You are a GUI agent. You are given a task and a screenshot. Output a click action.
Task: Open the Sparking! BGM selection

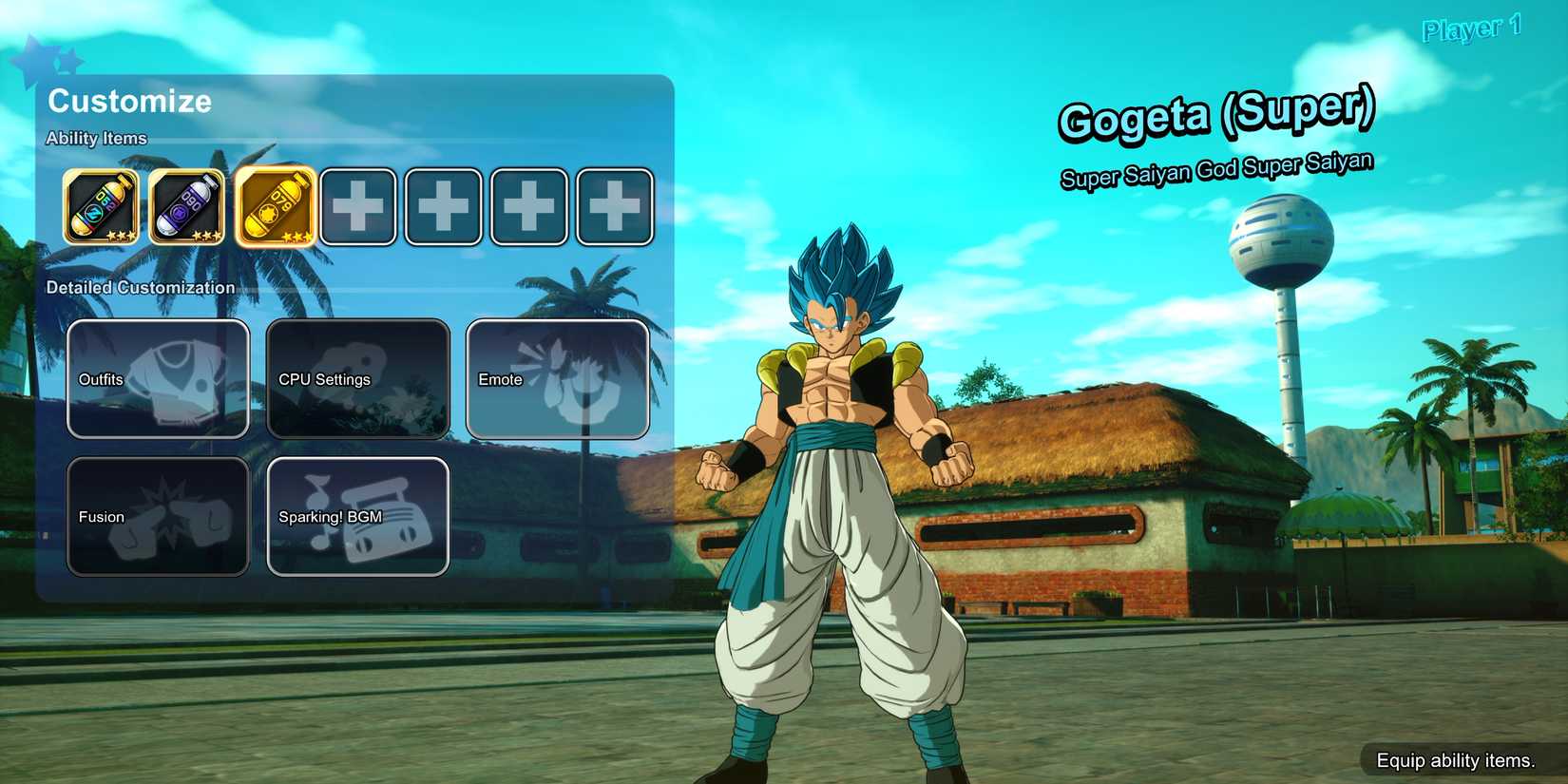pos(357,516)
